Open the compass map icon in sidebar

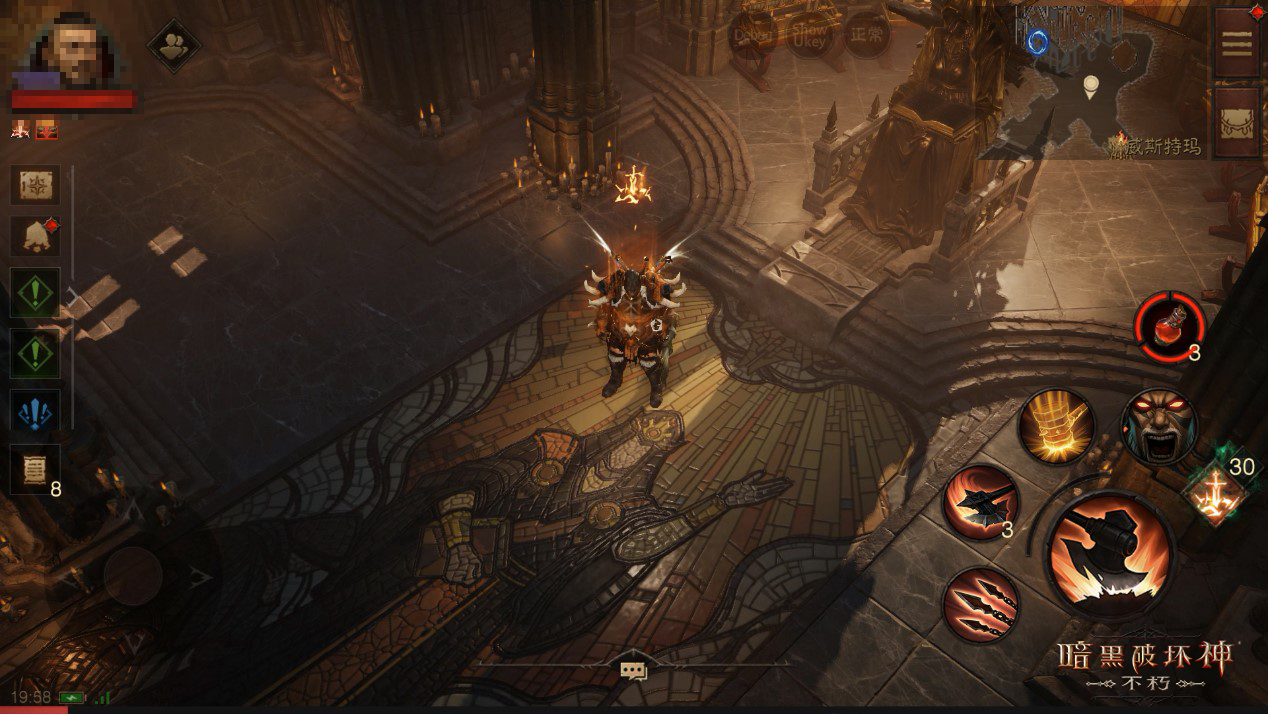tap(35, 186)
